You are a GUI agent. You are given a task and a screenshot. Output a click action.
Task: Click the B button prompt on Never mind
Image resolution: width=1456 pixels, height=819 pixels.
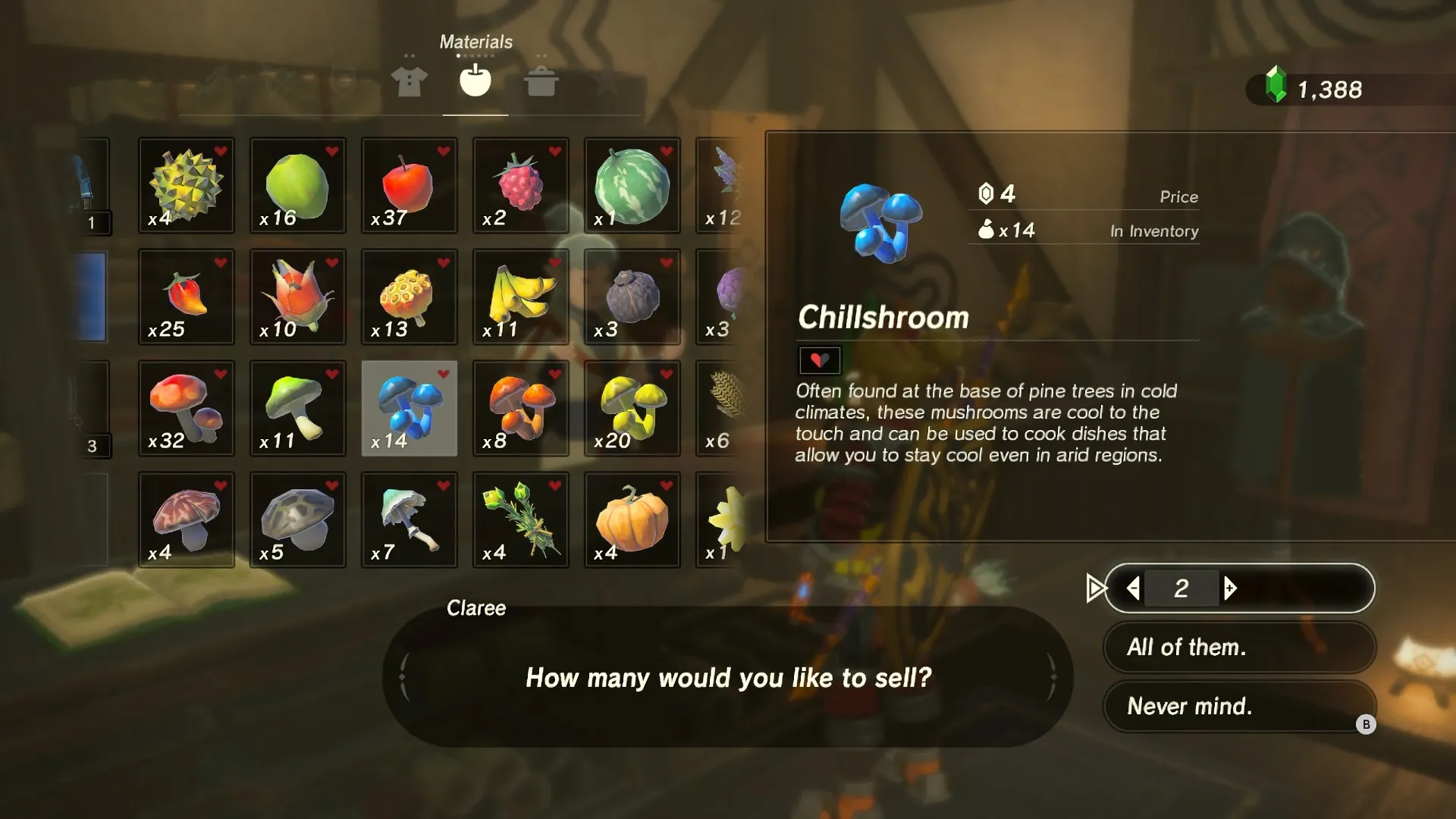coord(1367,724)
